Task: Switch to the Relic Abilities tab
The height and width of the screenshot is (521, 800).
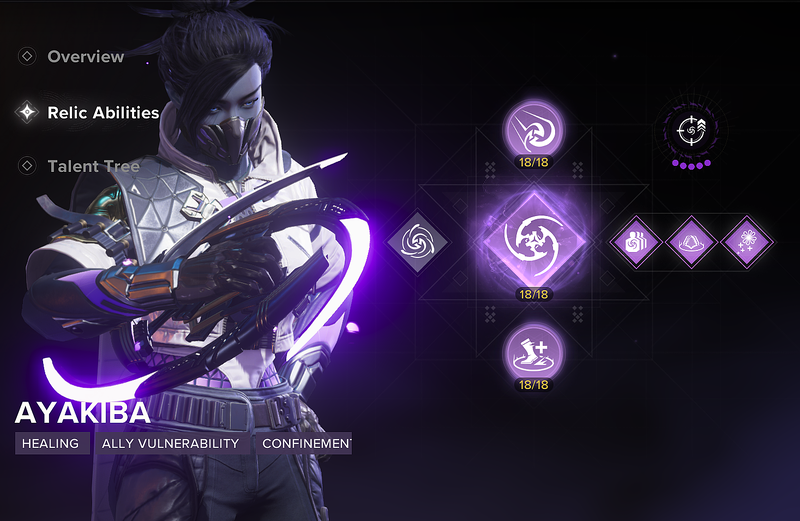Action: tap(103, 113)
